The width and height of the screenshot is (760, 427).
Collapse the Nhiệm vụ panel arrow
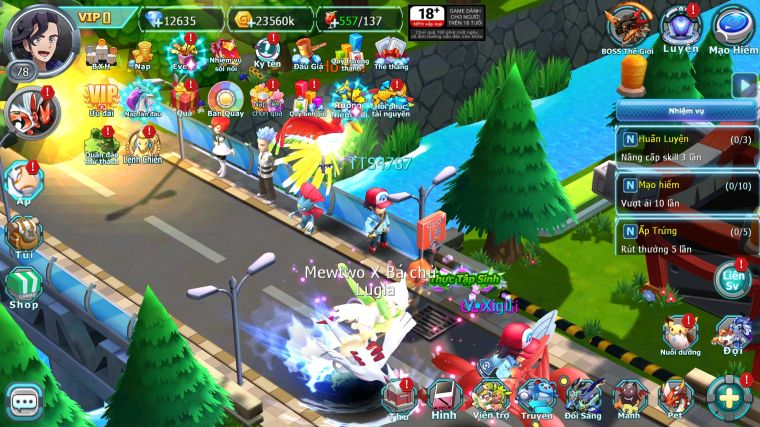click(x=743, y=86)
